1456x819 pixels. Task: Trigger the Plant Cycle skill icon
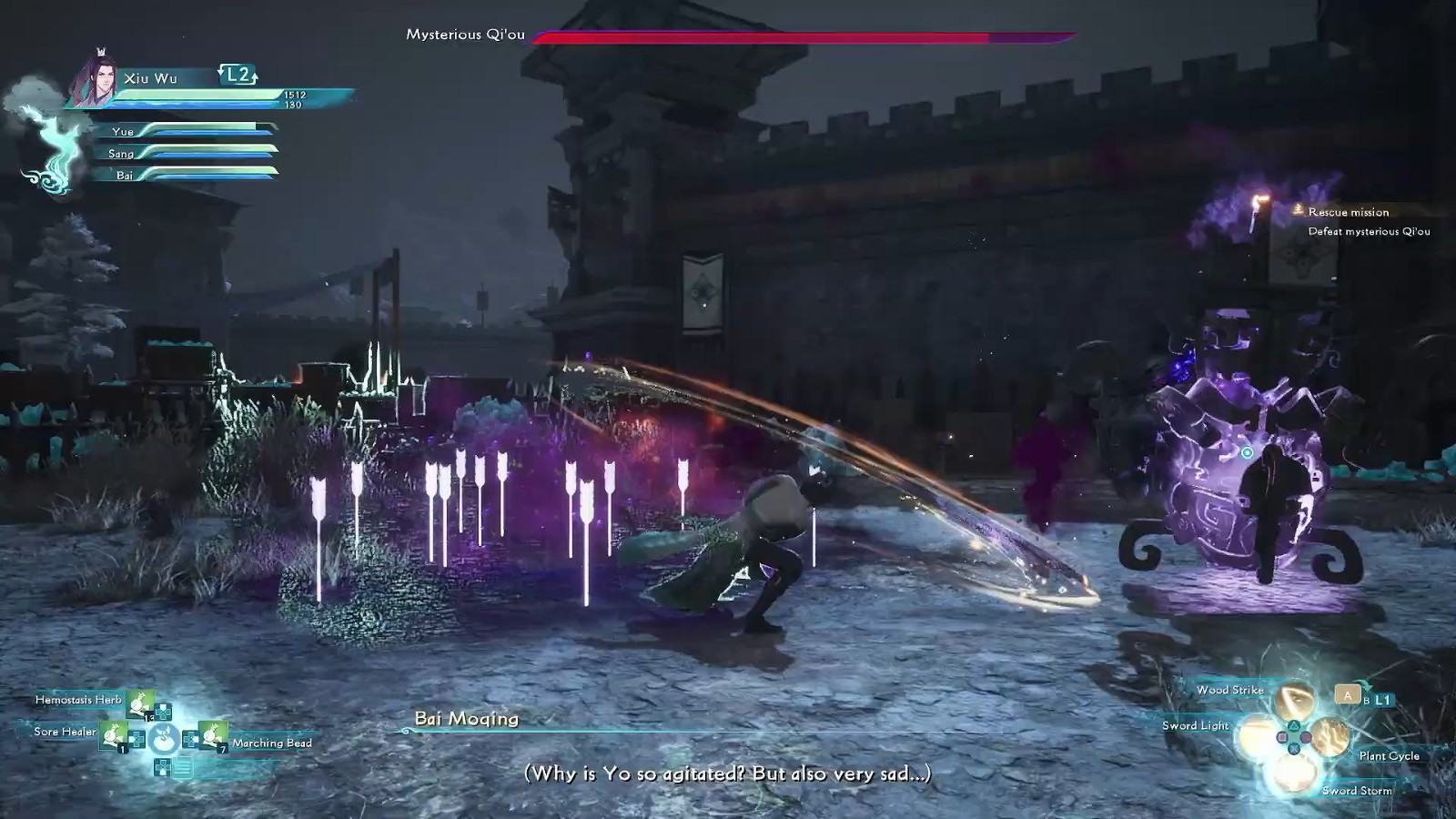click(1330, 735)
